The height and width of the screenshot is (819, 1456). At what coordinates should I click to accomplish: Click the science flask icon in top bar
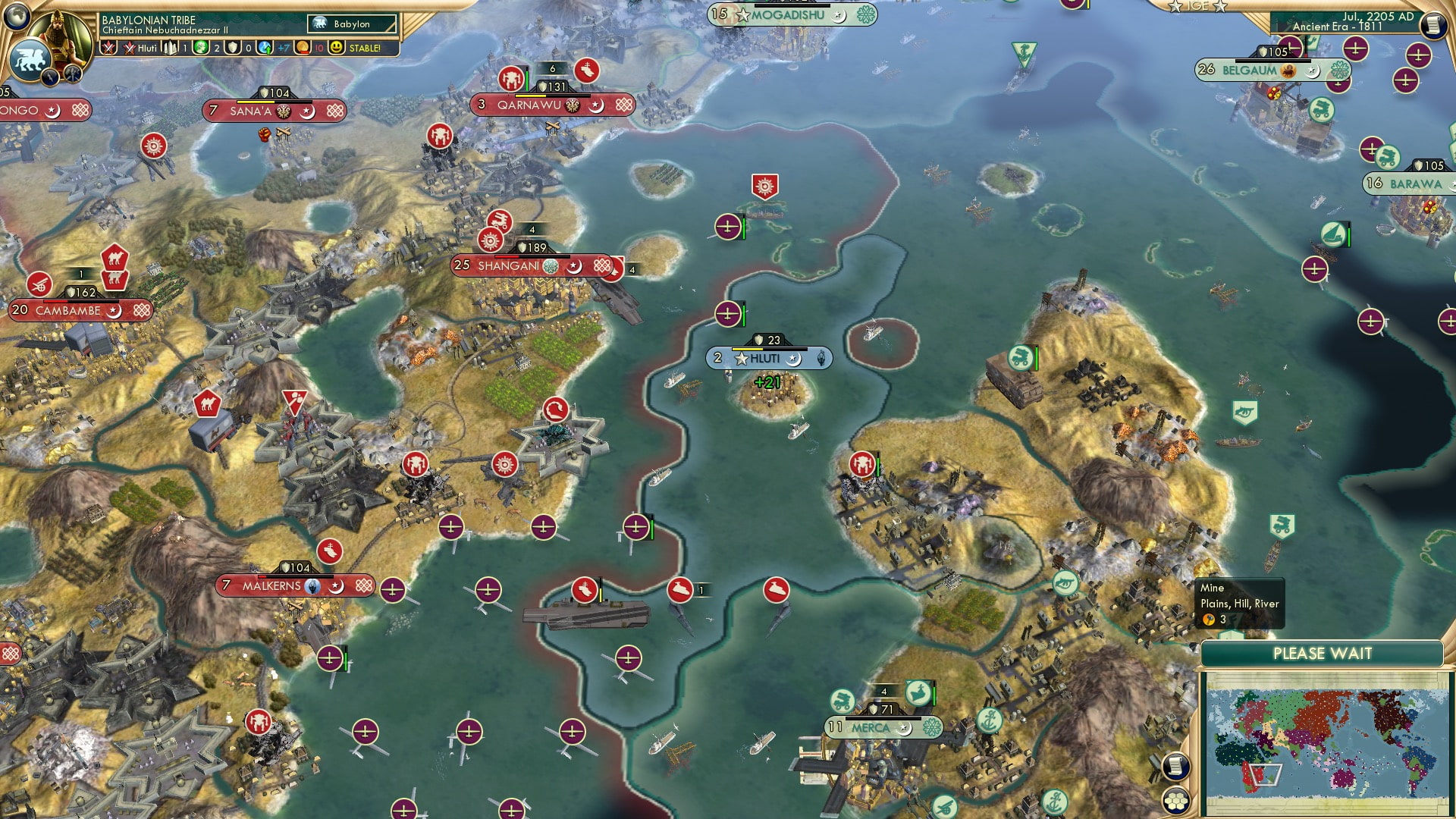coord(265,48)
